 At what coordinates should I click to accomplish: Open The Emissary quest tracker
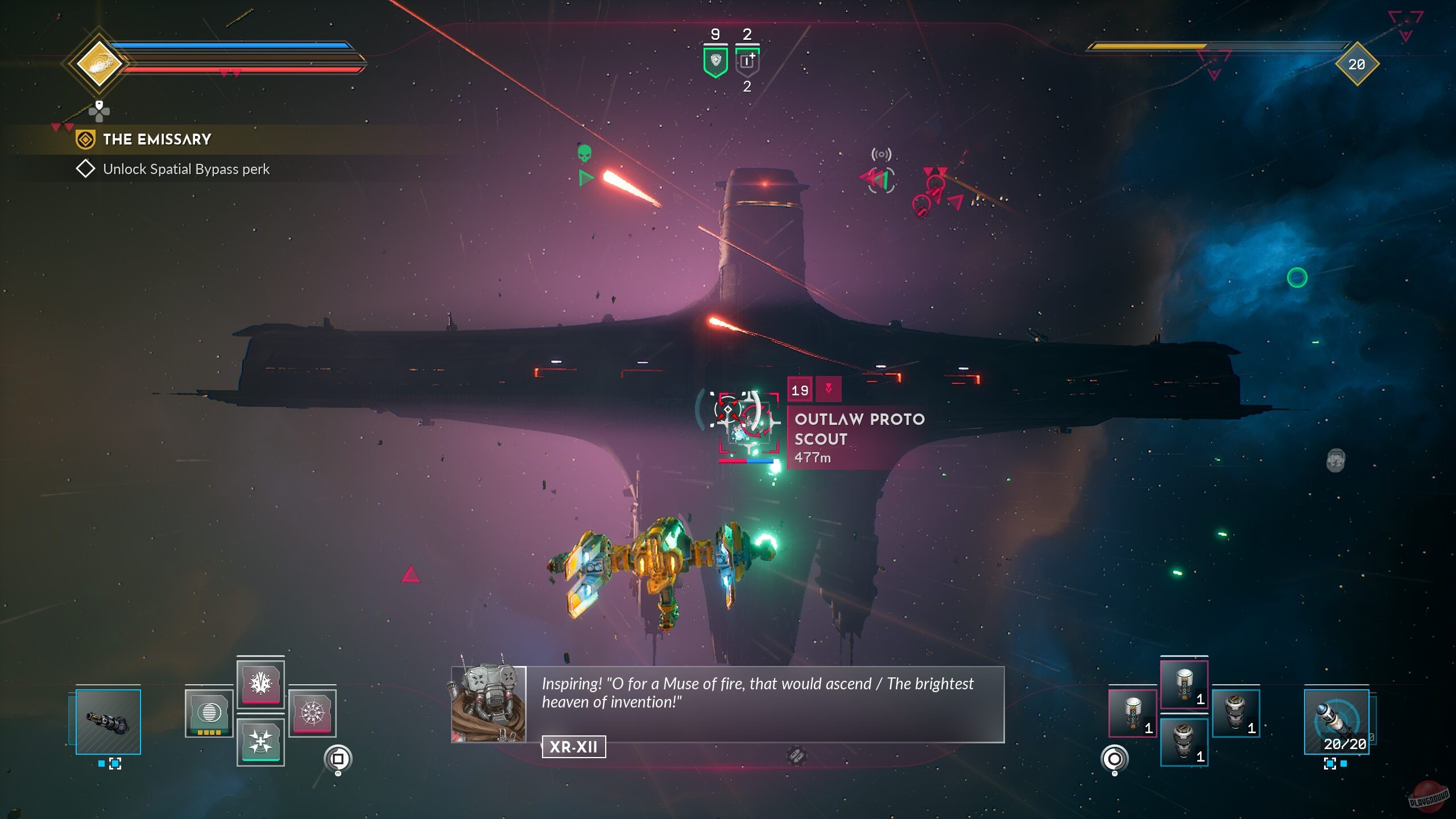pyautogui.click(x=156, y=139)
